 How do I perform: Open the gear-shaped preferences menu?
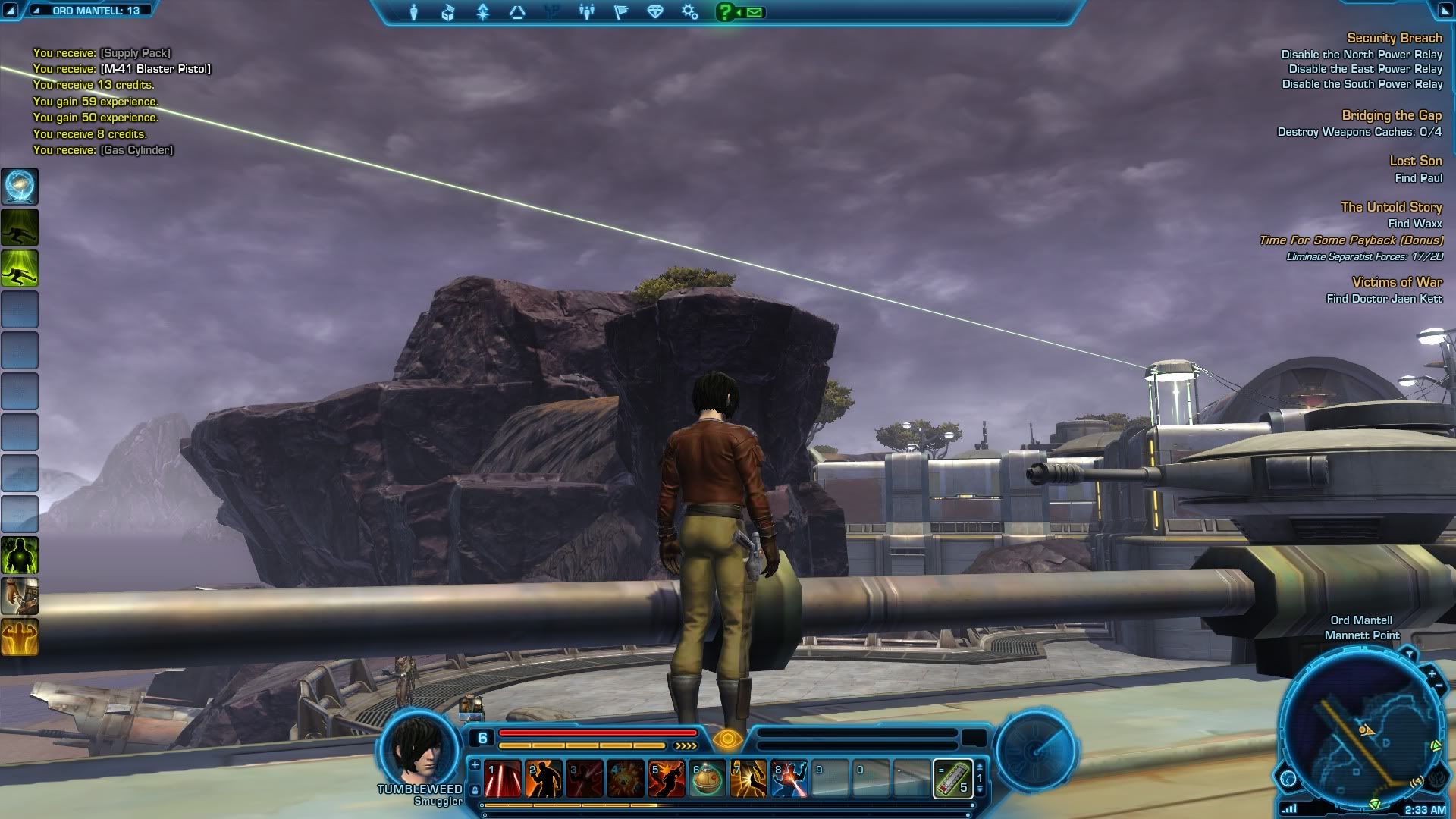pos(689,12)
